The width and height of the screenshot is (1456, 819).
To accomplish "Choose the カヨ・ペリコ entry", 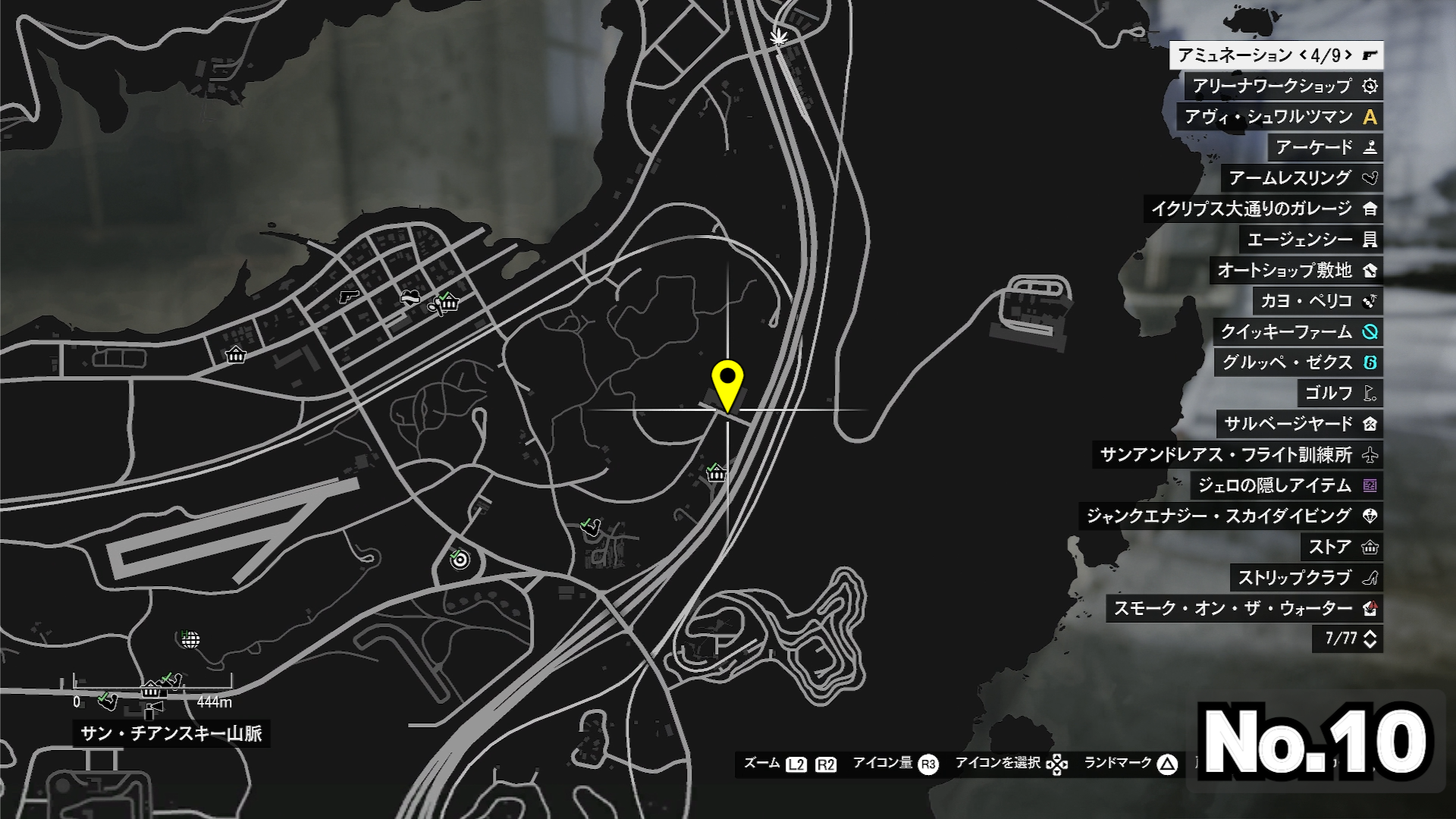I will click(1317, 301).
